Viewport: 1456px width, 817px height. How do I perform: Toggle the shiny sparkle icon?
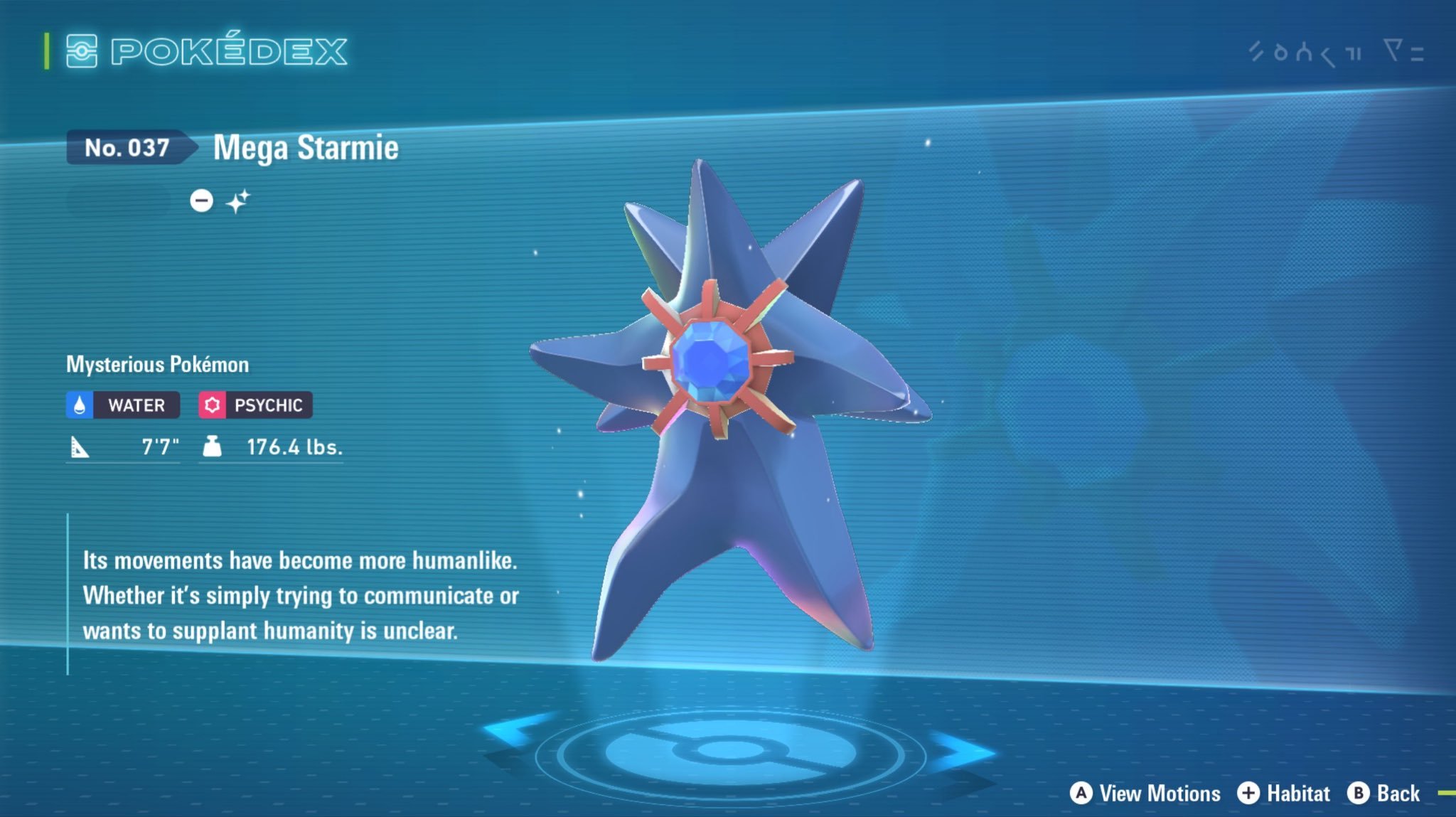coord(238,201)
